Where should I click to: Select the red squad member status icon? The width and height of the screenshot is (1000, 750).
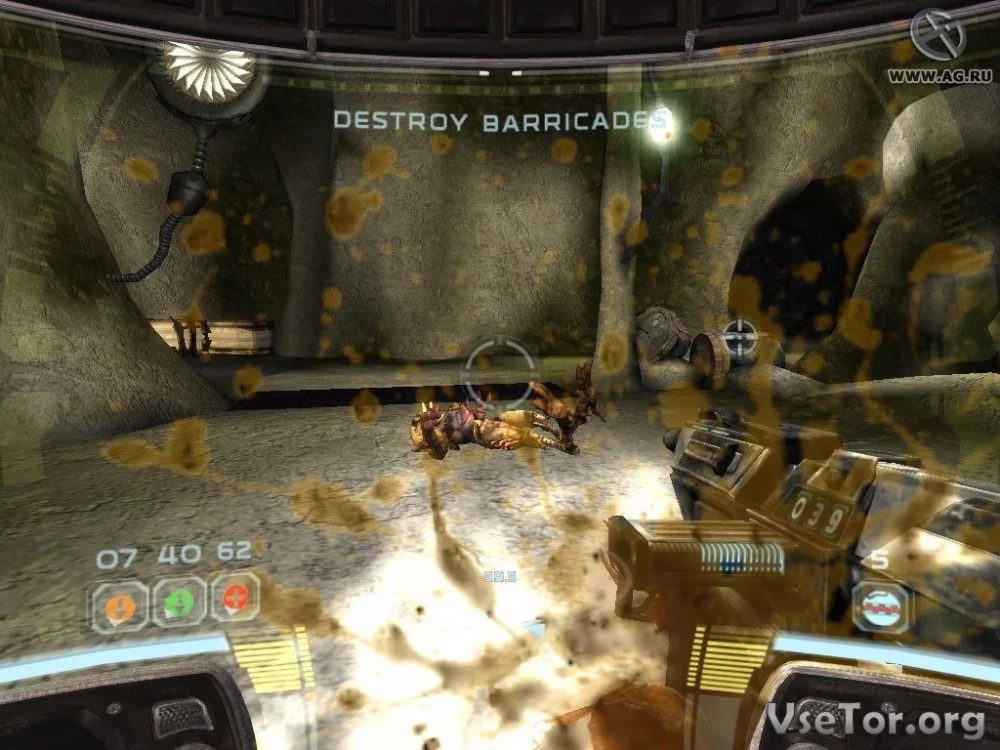click(x=235, y=598)
